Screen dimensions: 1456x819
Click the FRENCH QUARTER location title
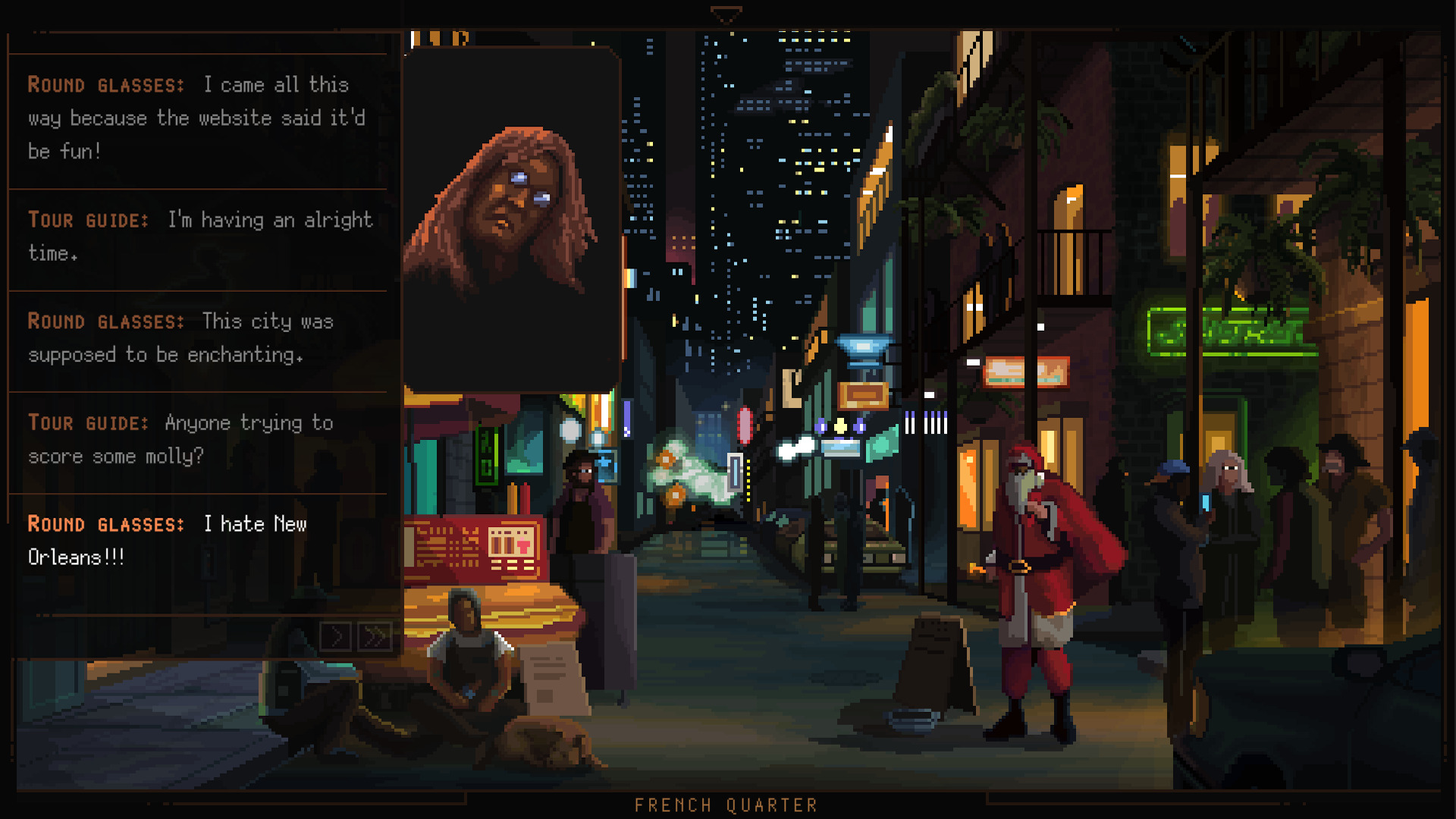coord(726,805)
